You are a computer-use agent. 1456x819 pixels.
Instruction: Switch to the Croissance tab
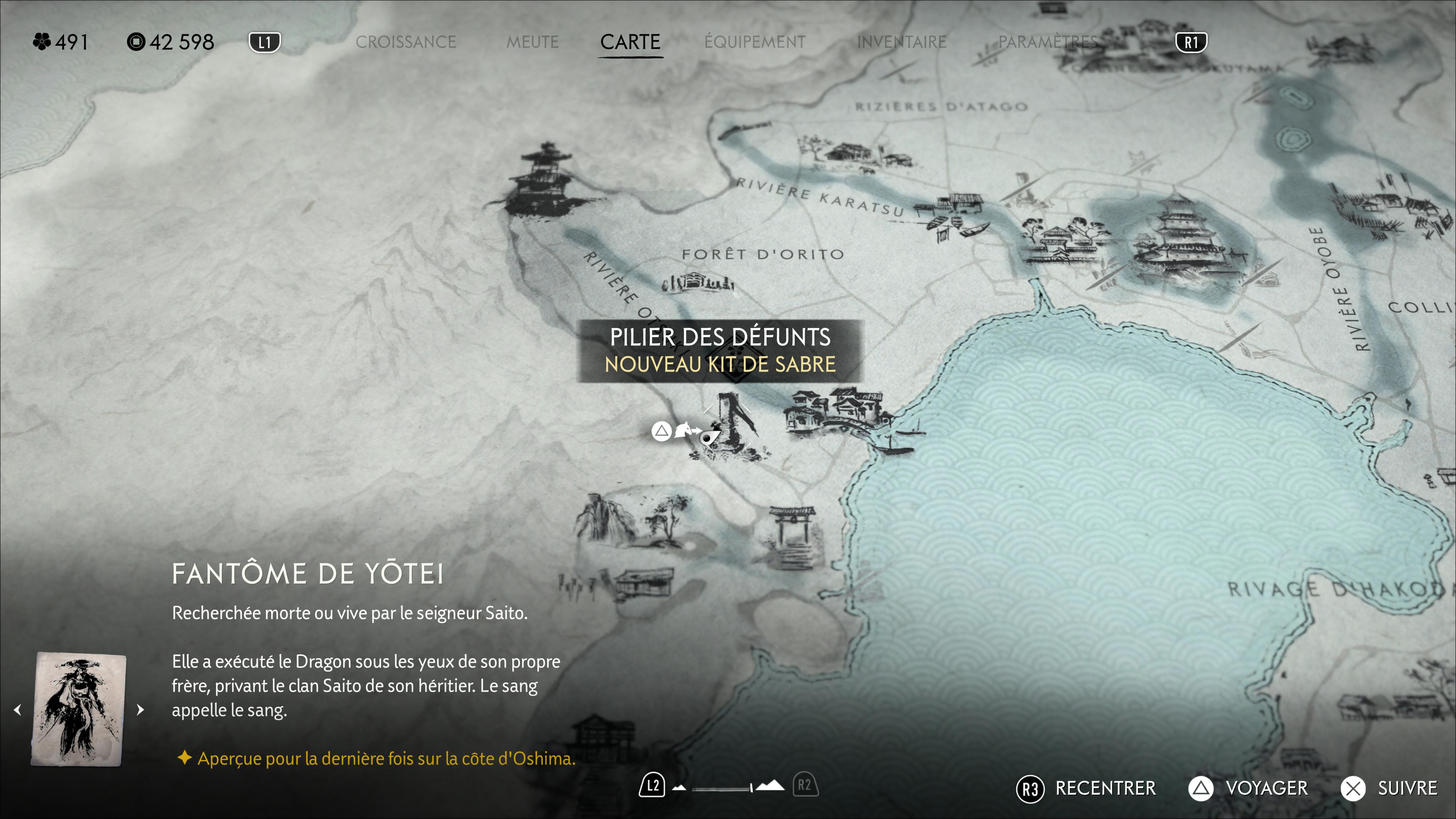point(405,42)
